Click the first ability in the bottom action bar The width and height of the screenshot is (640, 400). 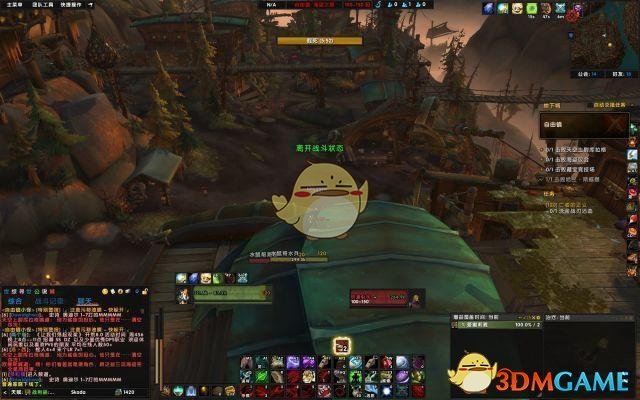tap(246, 362)
